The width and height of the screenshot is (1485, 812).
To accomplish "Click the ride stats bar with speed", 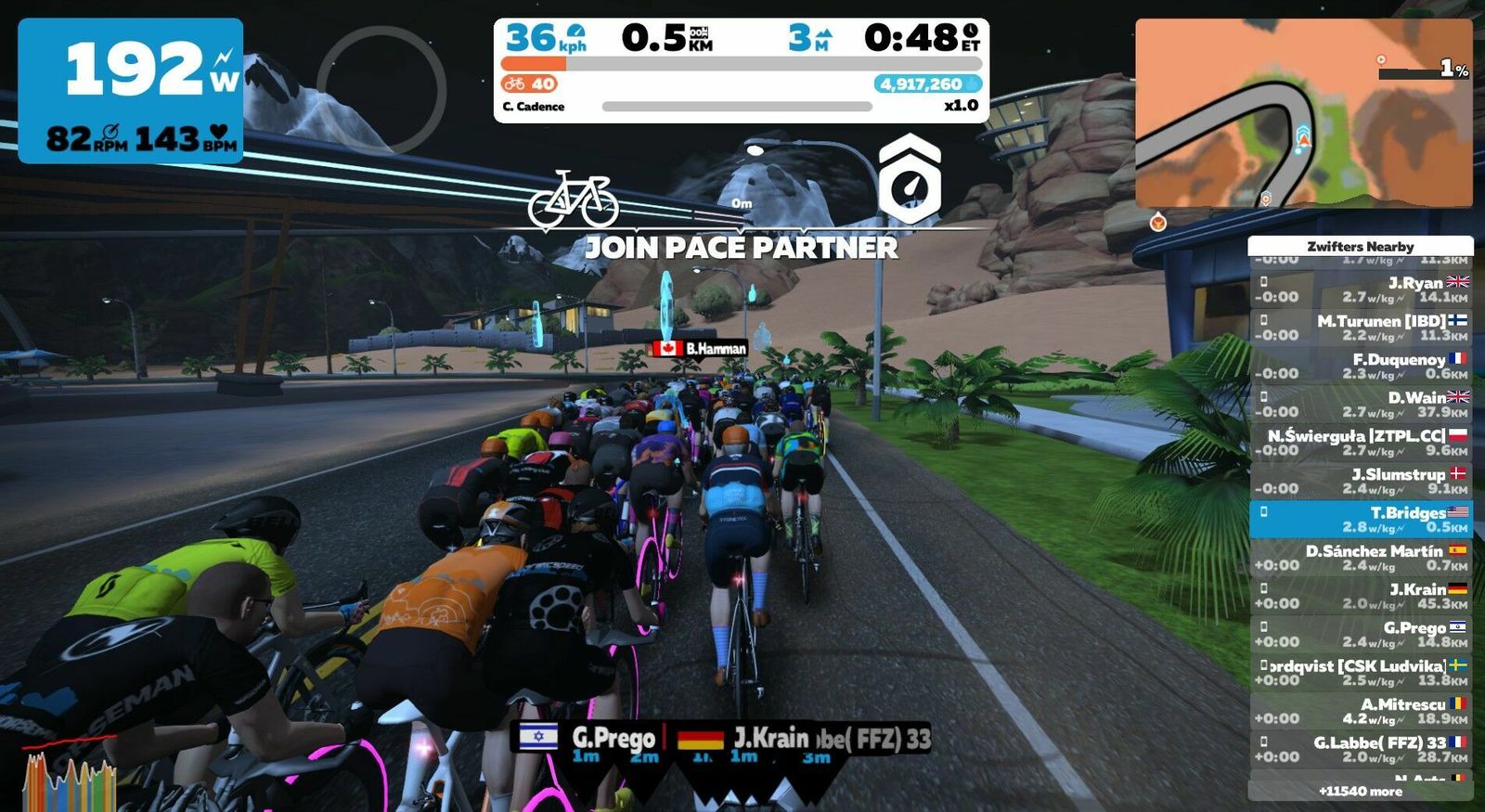I will coord(741,70).
